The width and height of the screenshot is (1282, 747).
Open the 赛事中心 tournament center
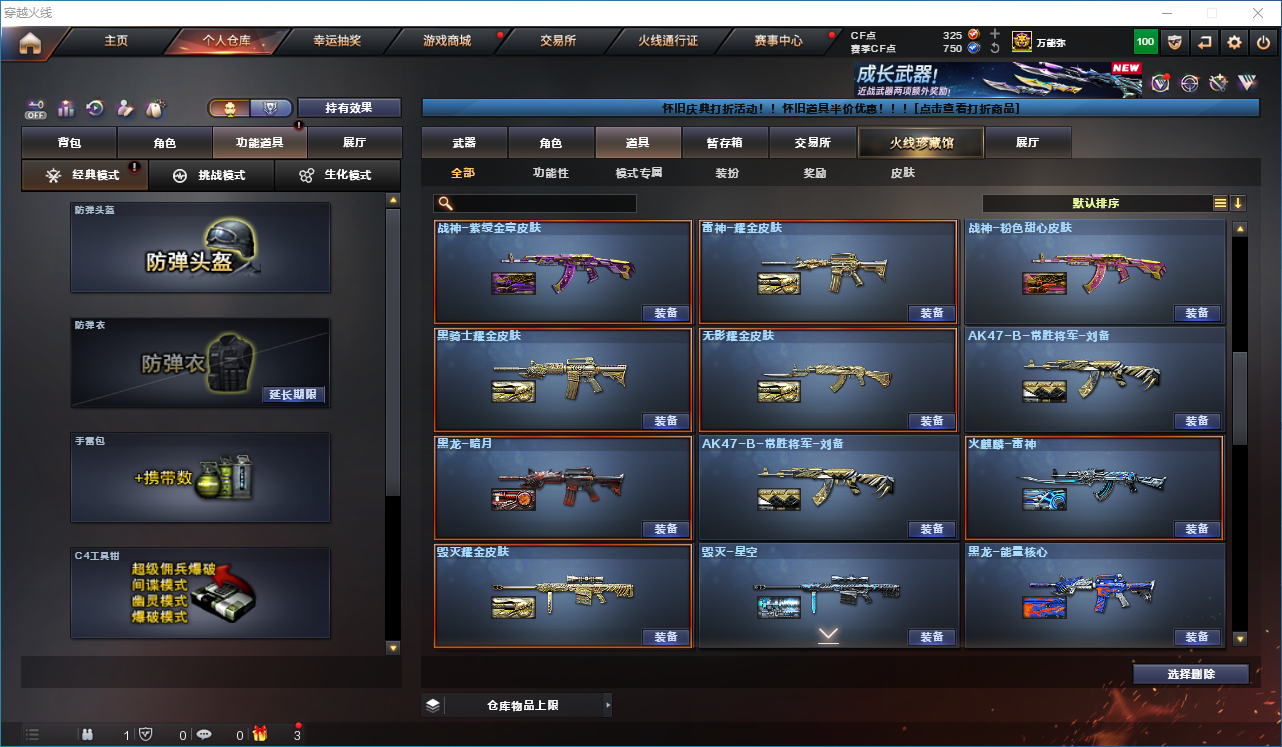(x=778, y=41)
